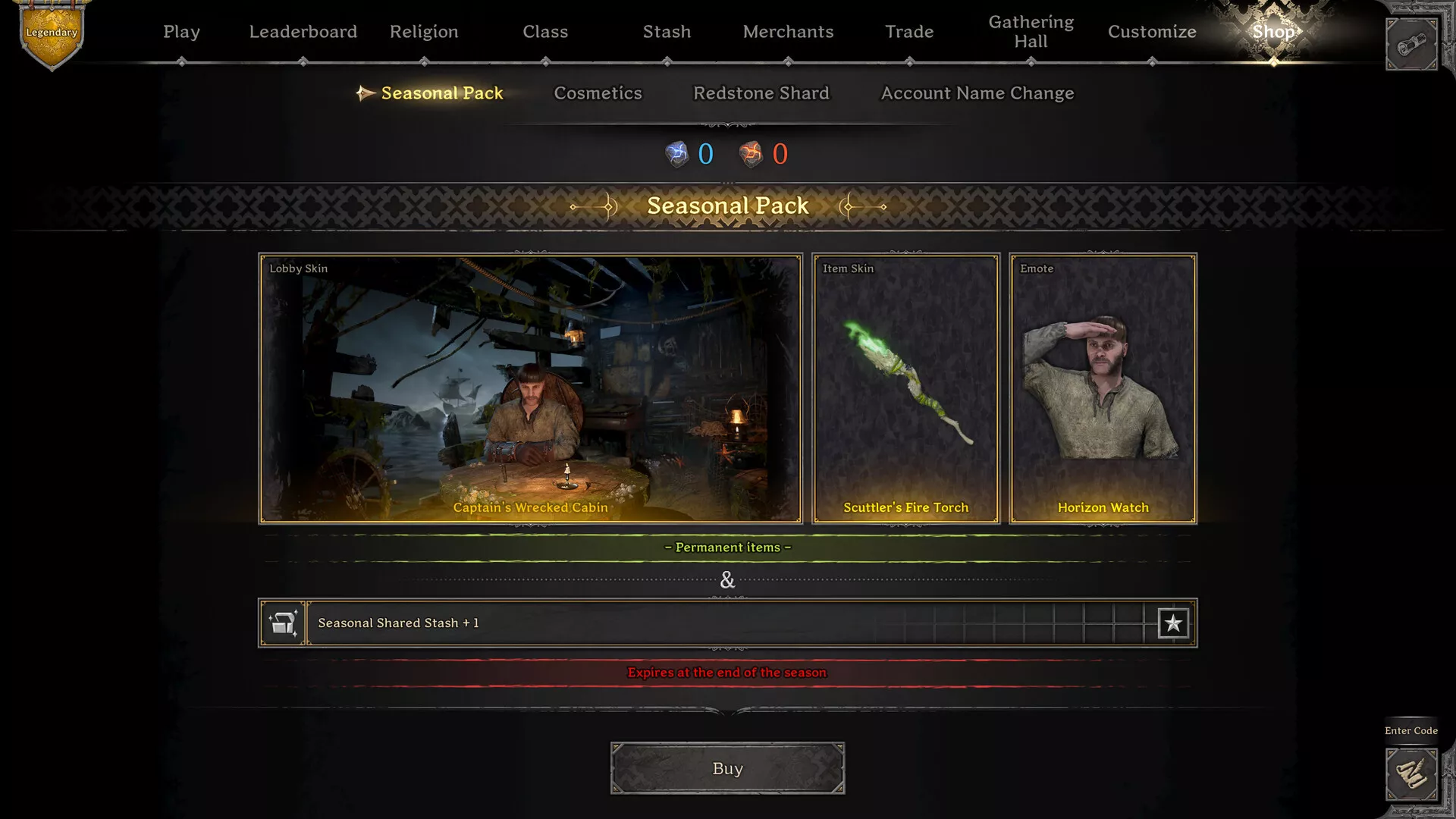Click the Buy button

point(727,768)
